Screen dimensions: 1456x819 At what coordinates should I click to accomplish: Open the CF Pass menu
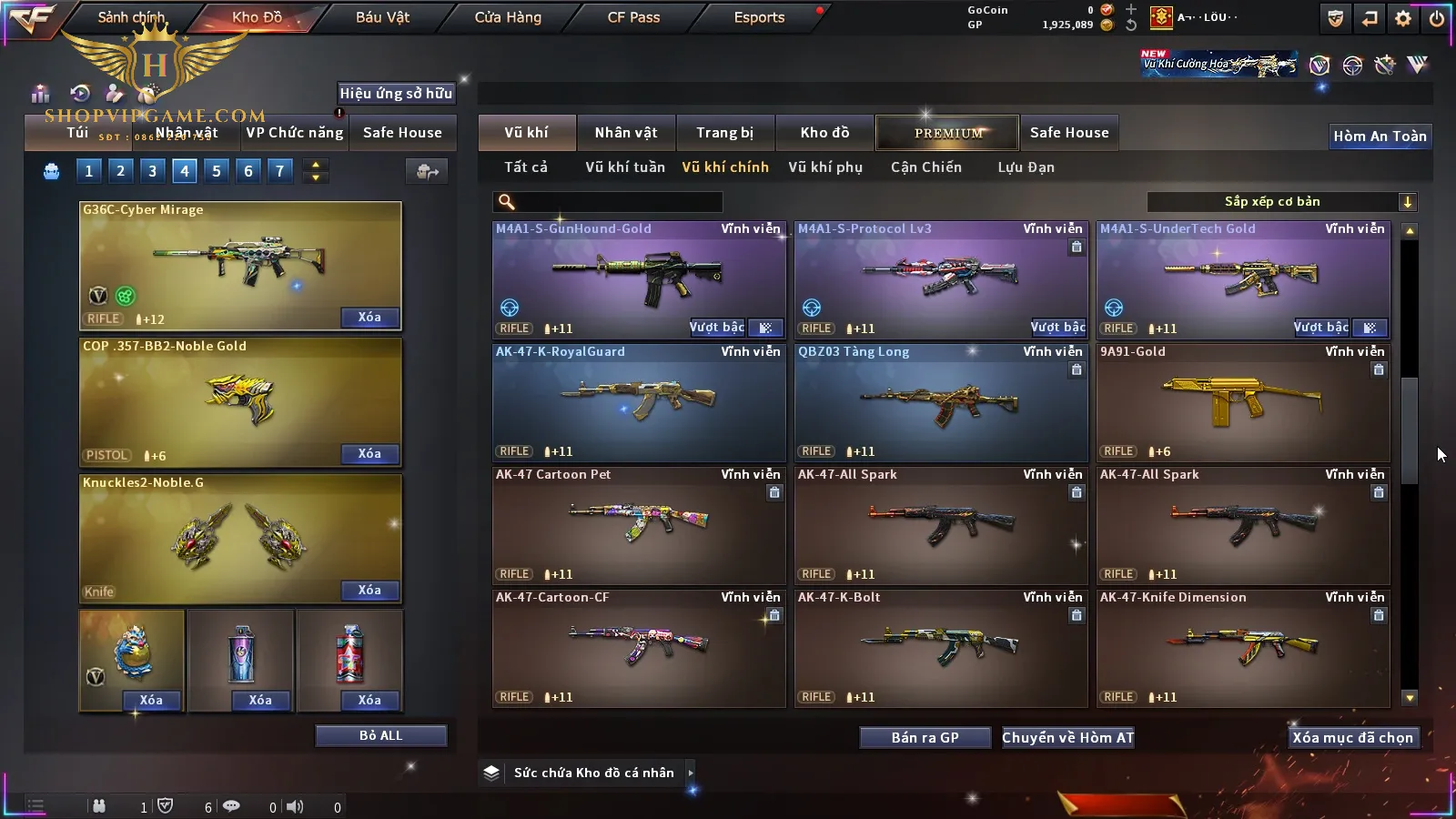click(633, 17)
